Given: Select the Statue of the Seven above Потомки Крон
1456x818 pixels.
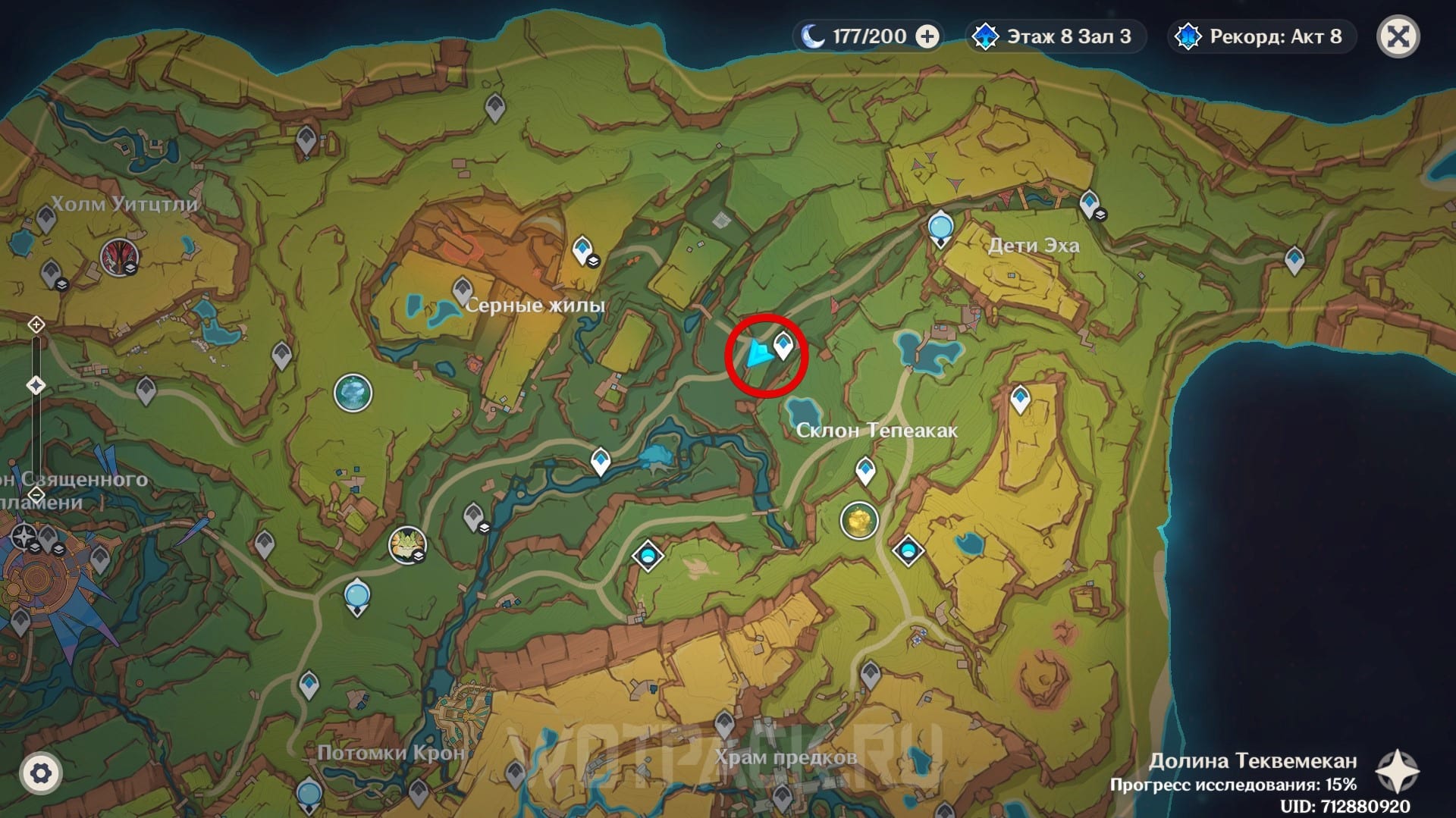Looking at the screenshot, I should (357, 597).
